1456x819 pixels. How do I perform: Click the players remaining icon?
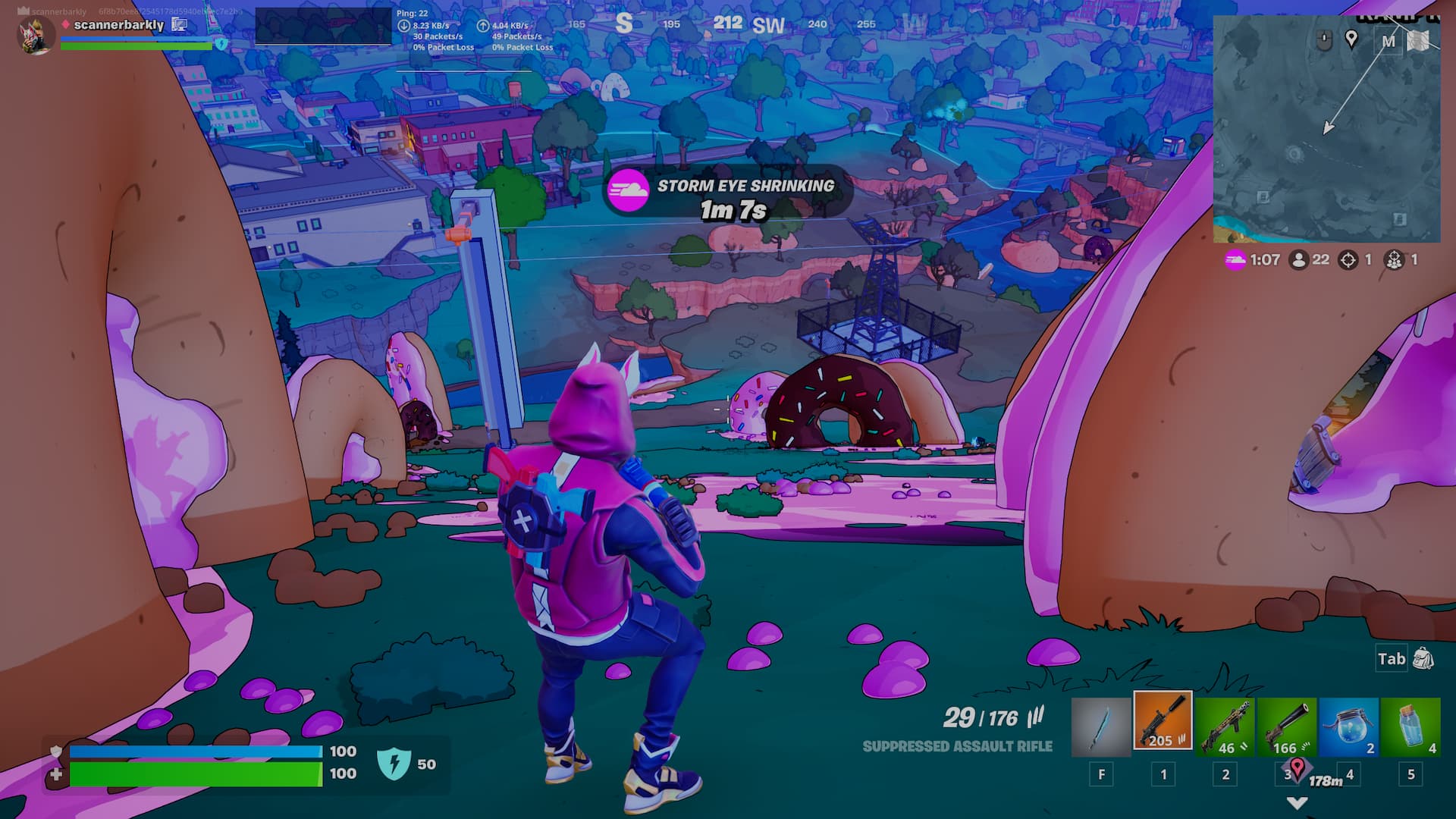point(1299,260)
